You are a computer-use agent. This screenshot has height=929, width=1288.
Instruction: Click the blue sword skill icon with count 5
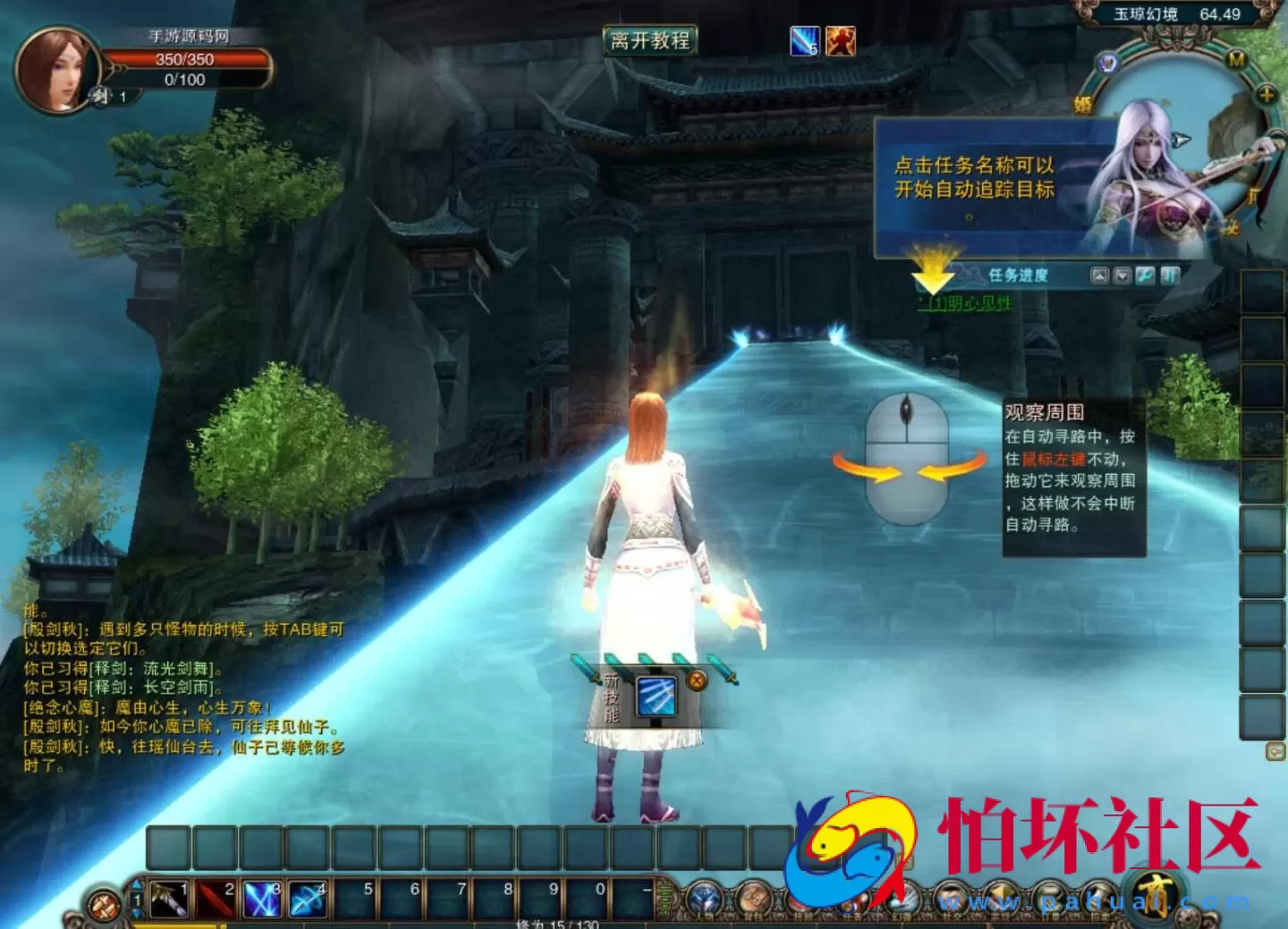[x=802, y=41]
